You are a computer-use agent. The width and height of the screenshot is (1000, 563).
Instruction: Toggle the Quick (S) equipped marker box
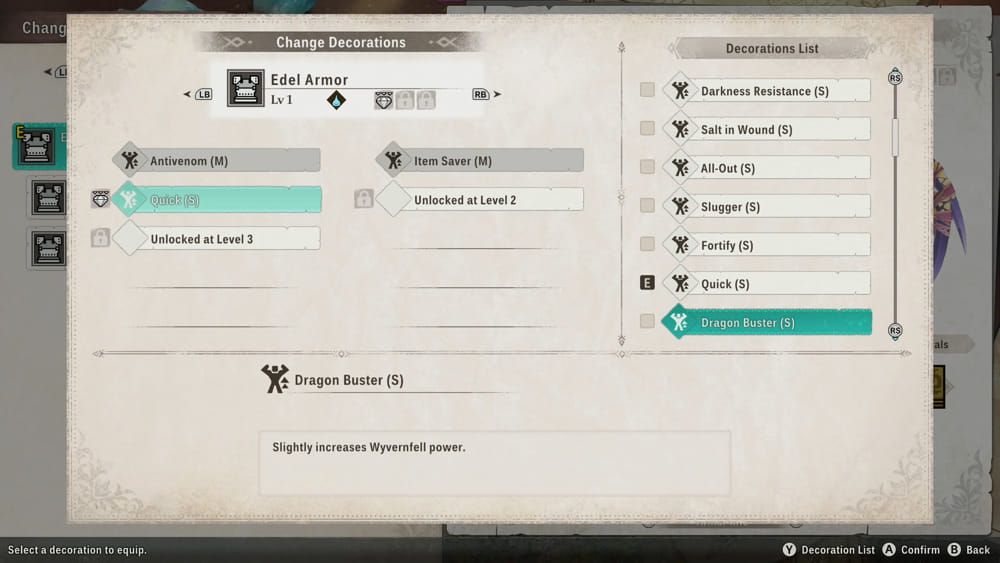647,283
